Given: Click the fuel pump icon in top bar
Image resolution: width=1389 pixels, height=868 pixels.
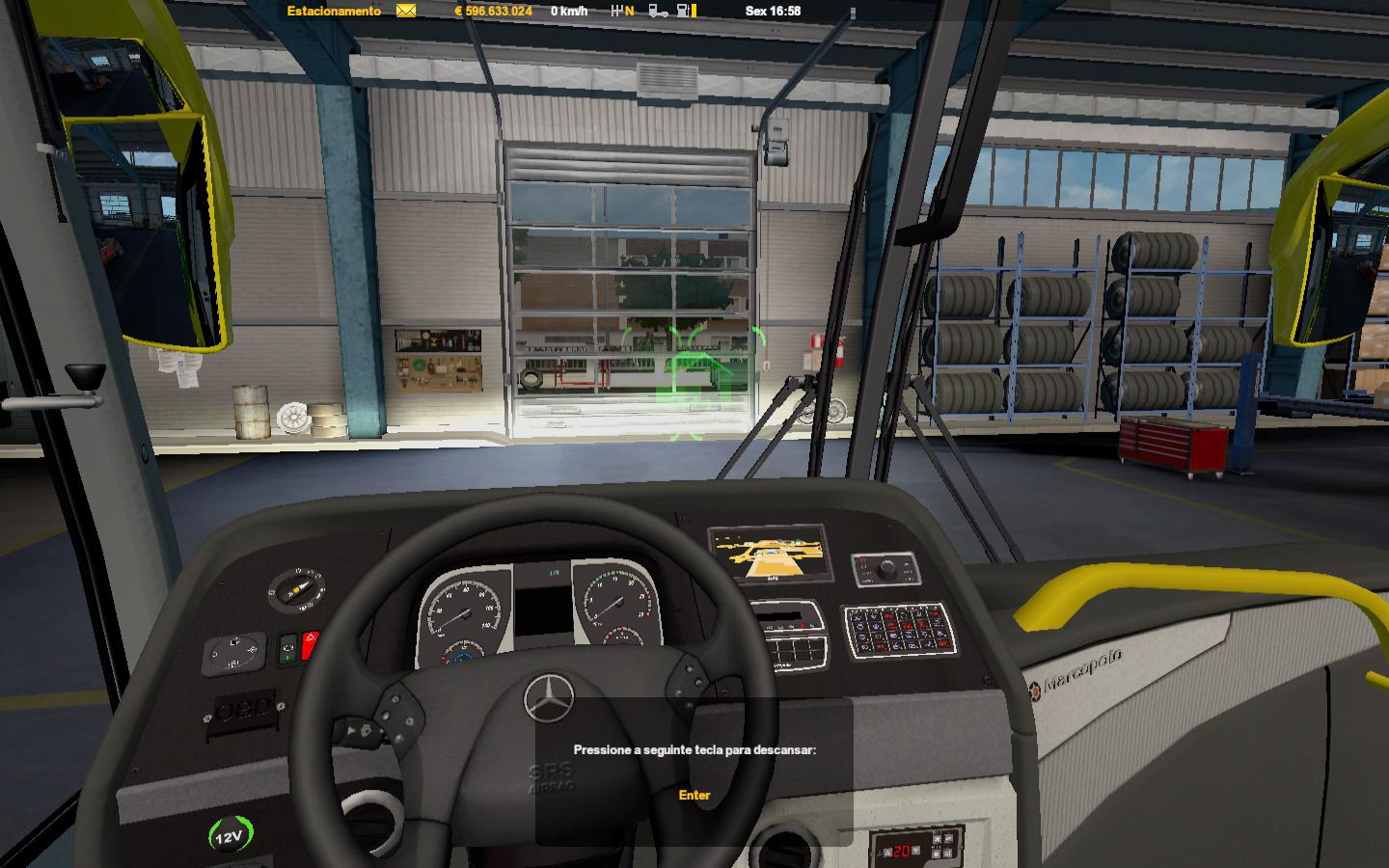Looking at the screenshot, I should 684,12.
